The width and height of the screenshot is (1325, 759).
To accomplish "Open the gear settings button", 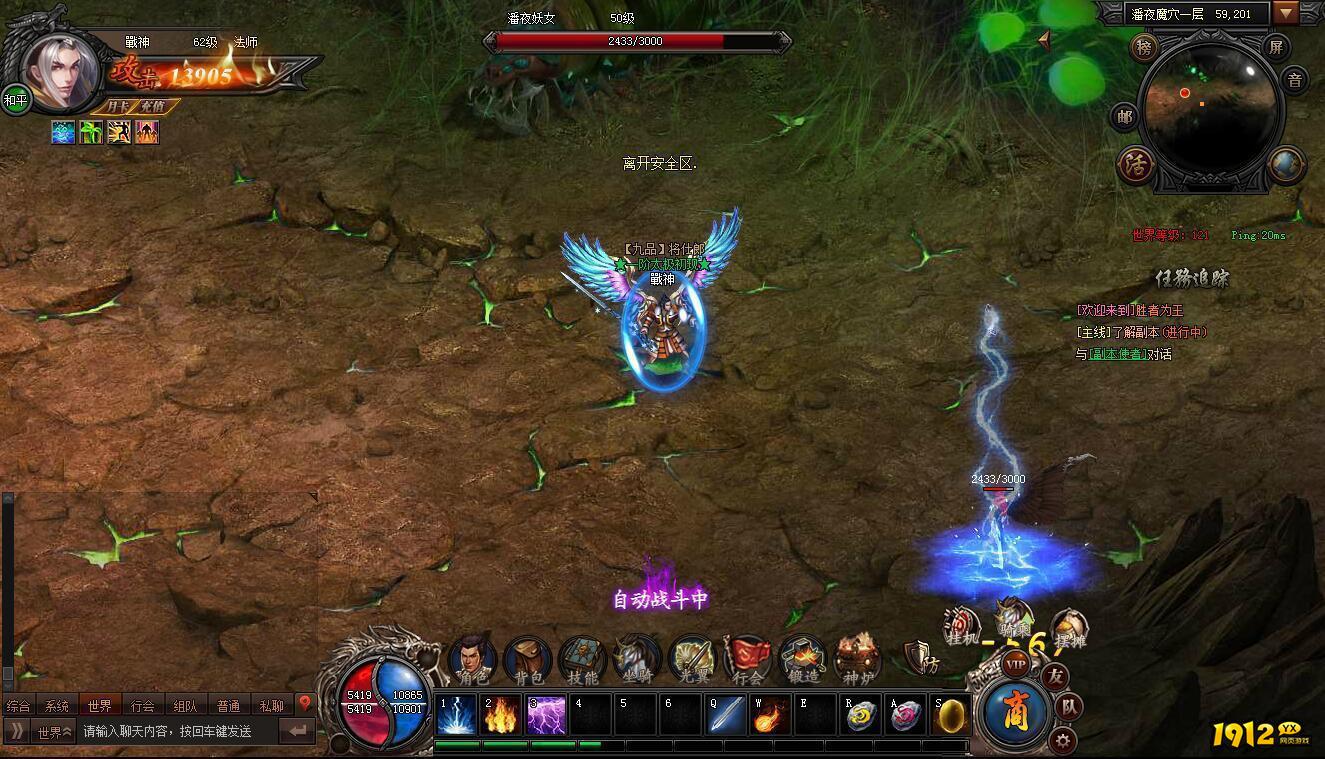I will pos(1062,741).
